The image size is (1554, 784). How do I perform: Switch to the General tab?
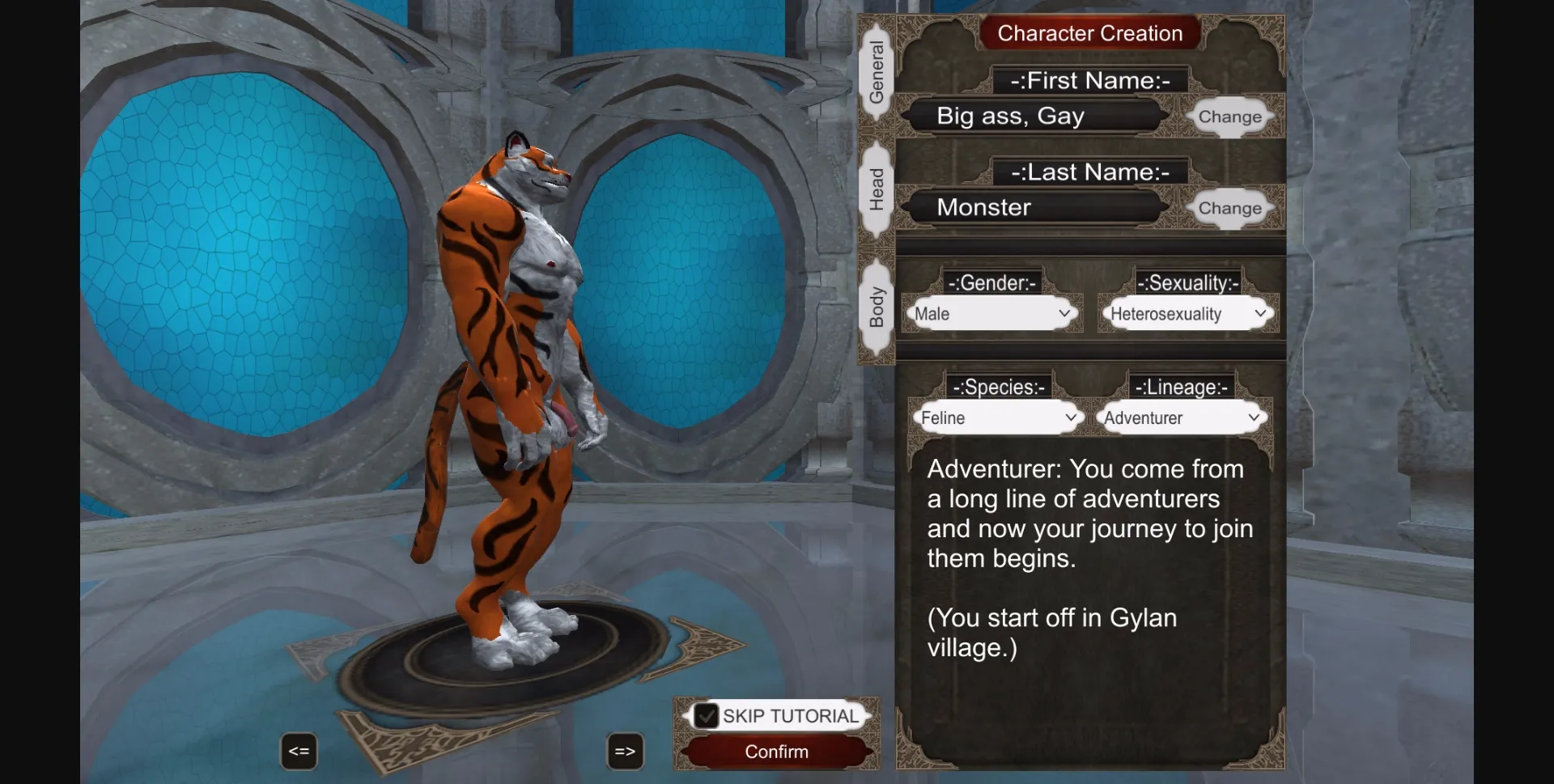[877, 72]
